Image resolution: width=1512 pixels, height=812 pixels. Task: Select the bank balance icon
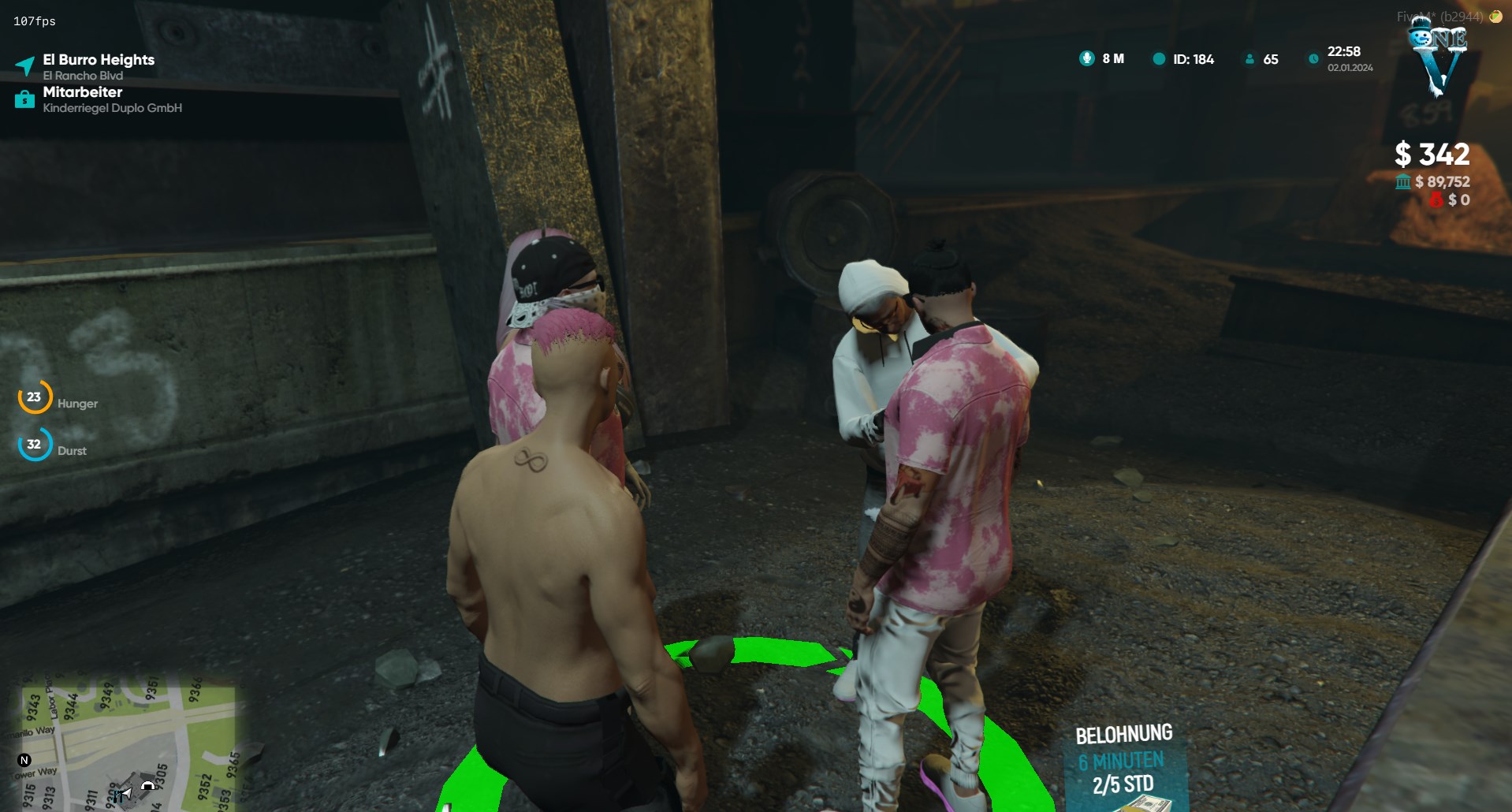pos(1403,182)
